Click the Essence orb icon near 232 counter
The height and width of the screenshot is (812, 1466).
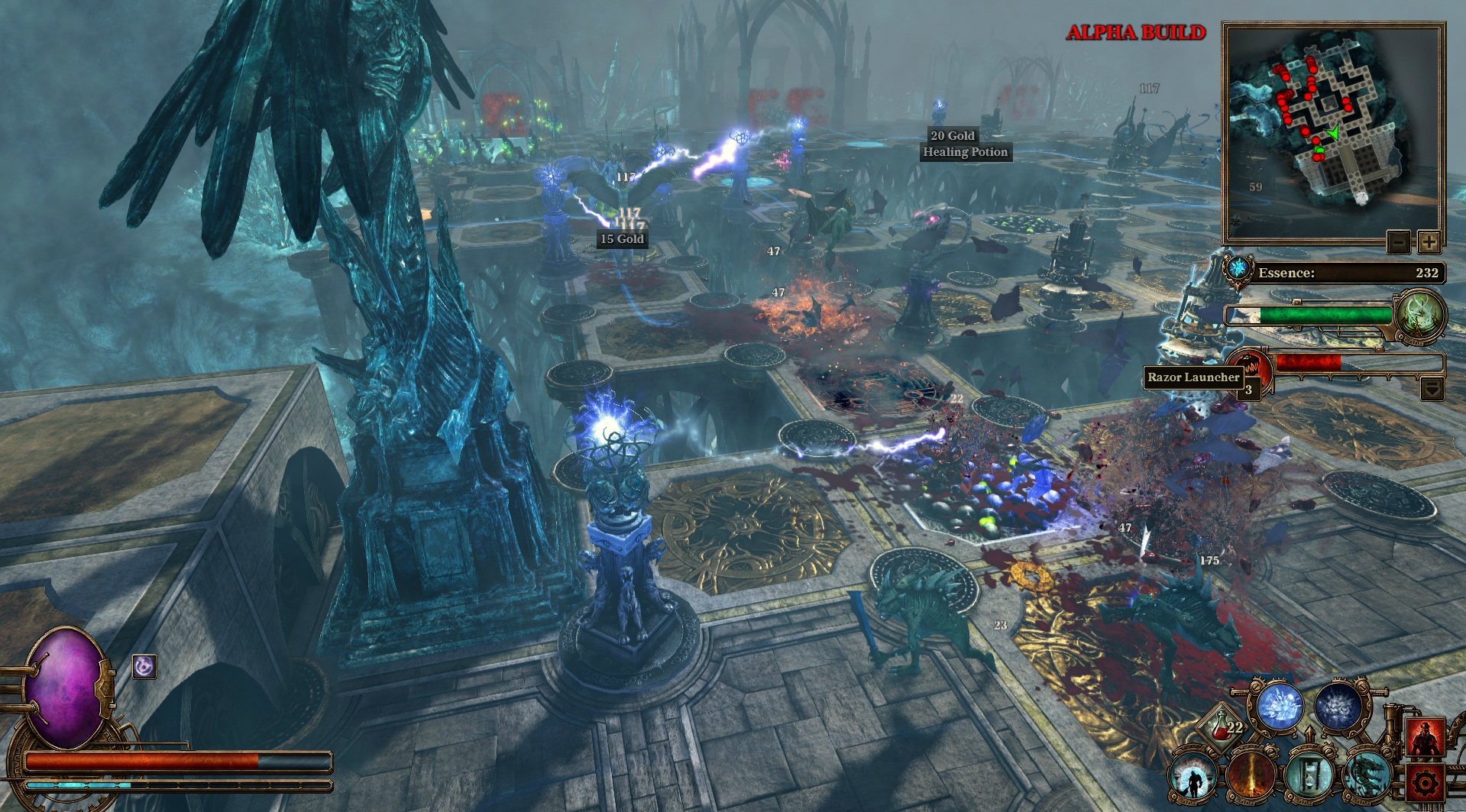(1239, 270)
